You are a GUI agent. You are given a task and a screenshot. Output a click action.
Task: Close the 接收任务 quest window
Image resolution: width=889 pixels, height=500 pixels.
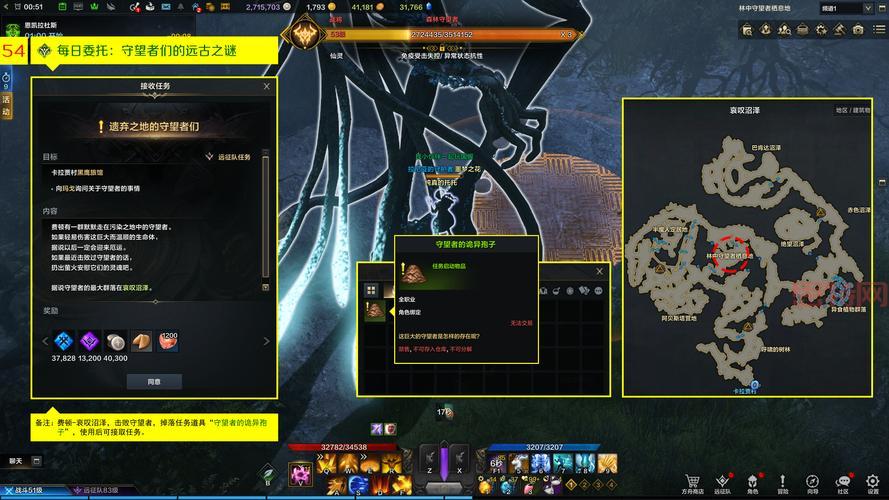pos(266,87)
